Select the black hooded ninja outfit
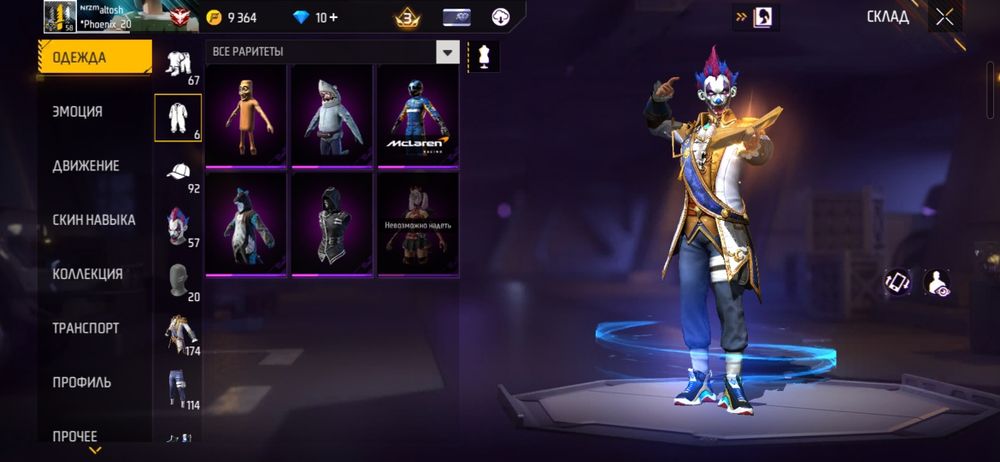1000x462 pixels. pos(332,223)
